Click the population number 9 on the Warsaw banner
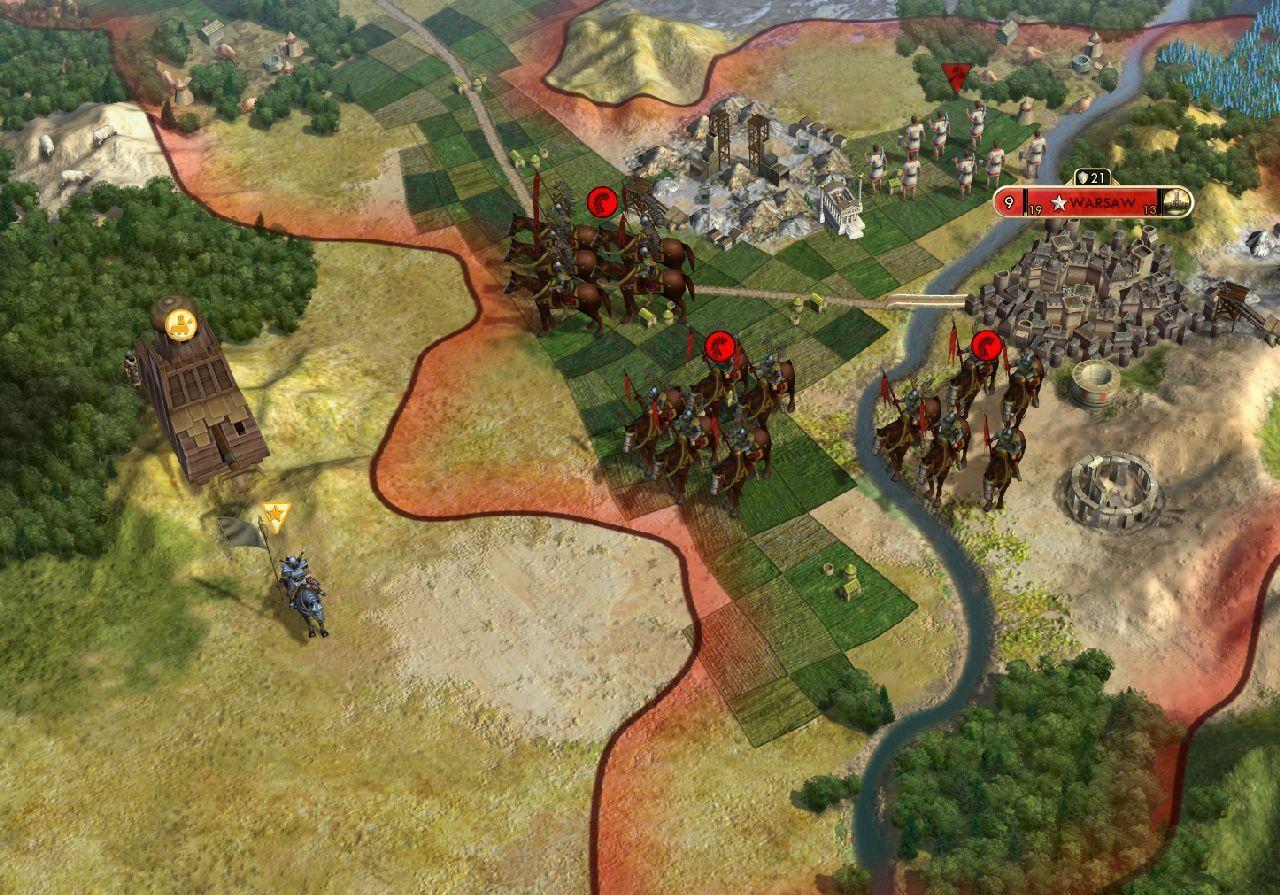This screenshot has height=895, width=1280. point(1008,200)
